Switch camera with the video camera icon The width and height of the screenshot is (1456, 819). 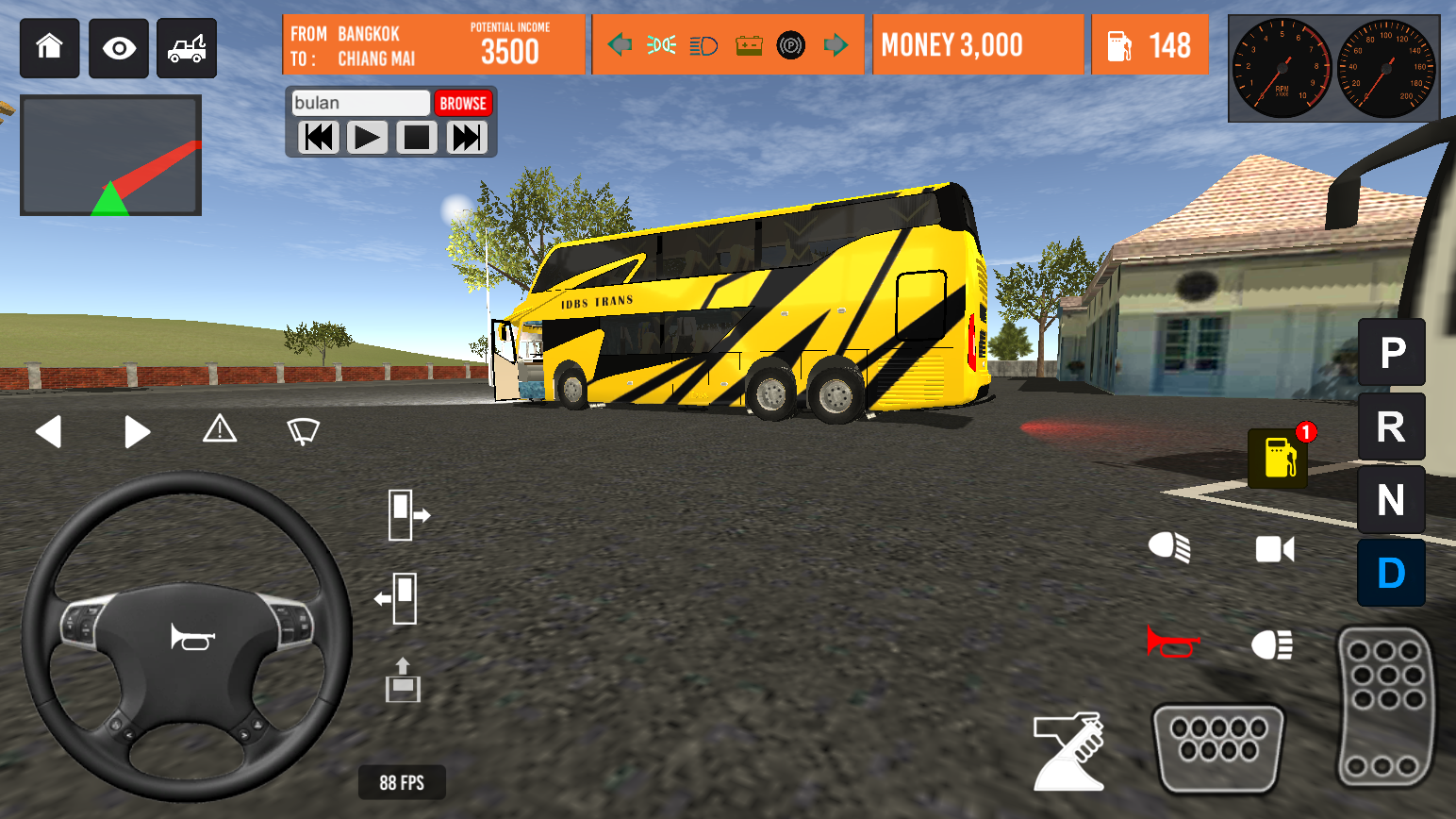(x=1274, y=550)
